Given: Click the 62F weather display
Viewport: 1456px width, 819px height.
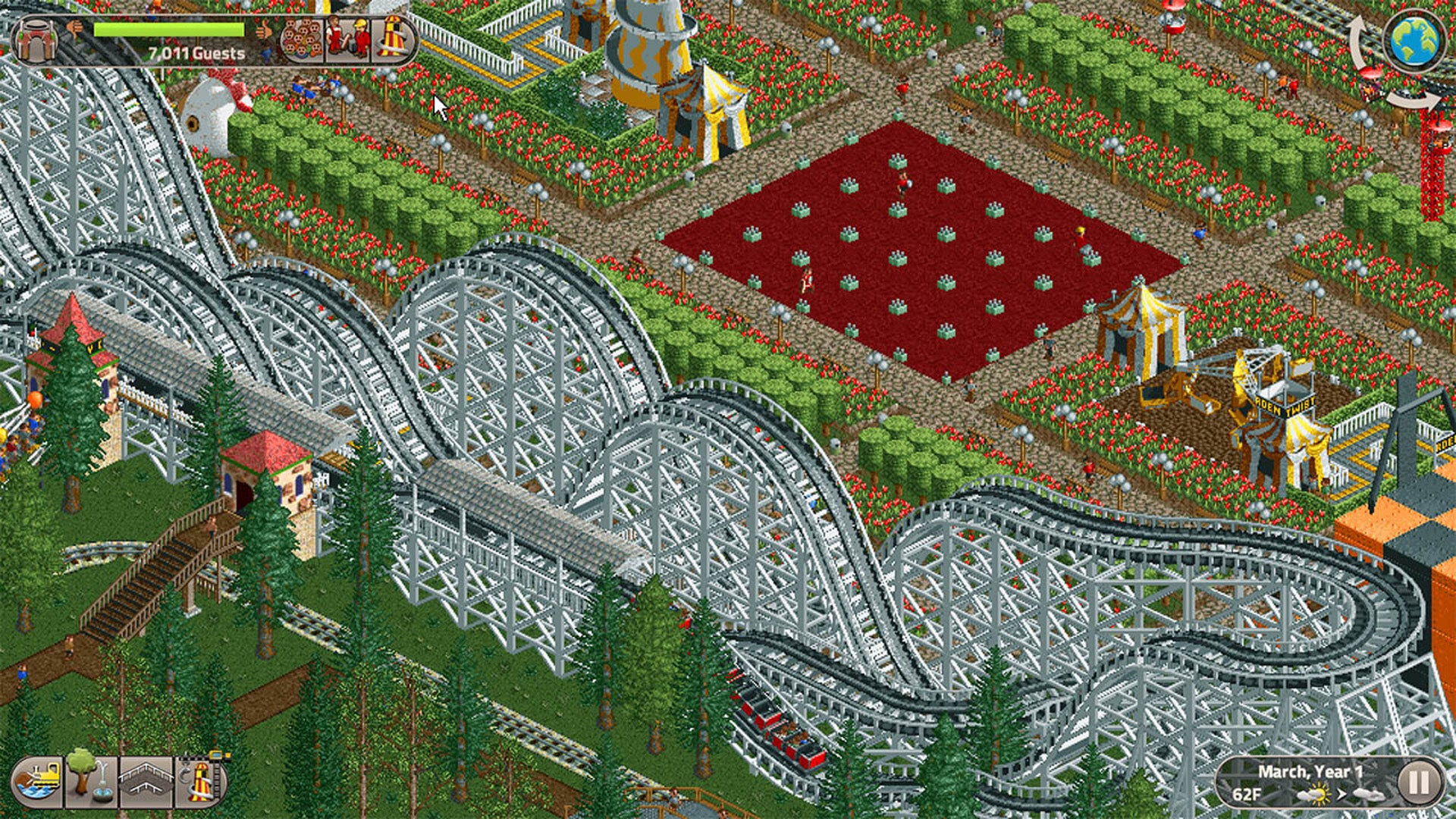Looking at the screenshot, I should coord(1247,796).
